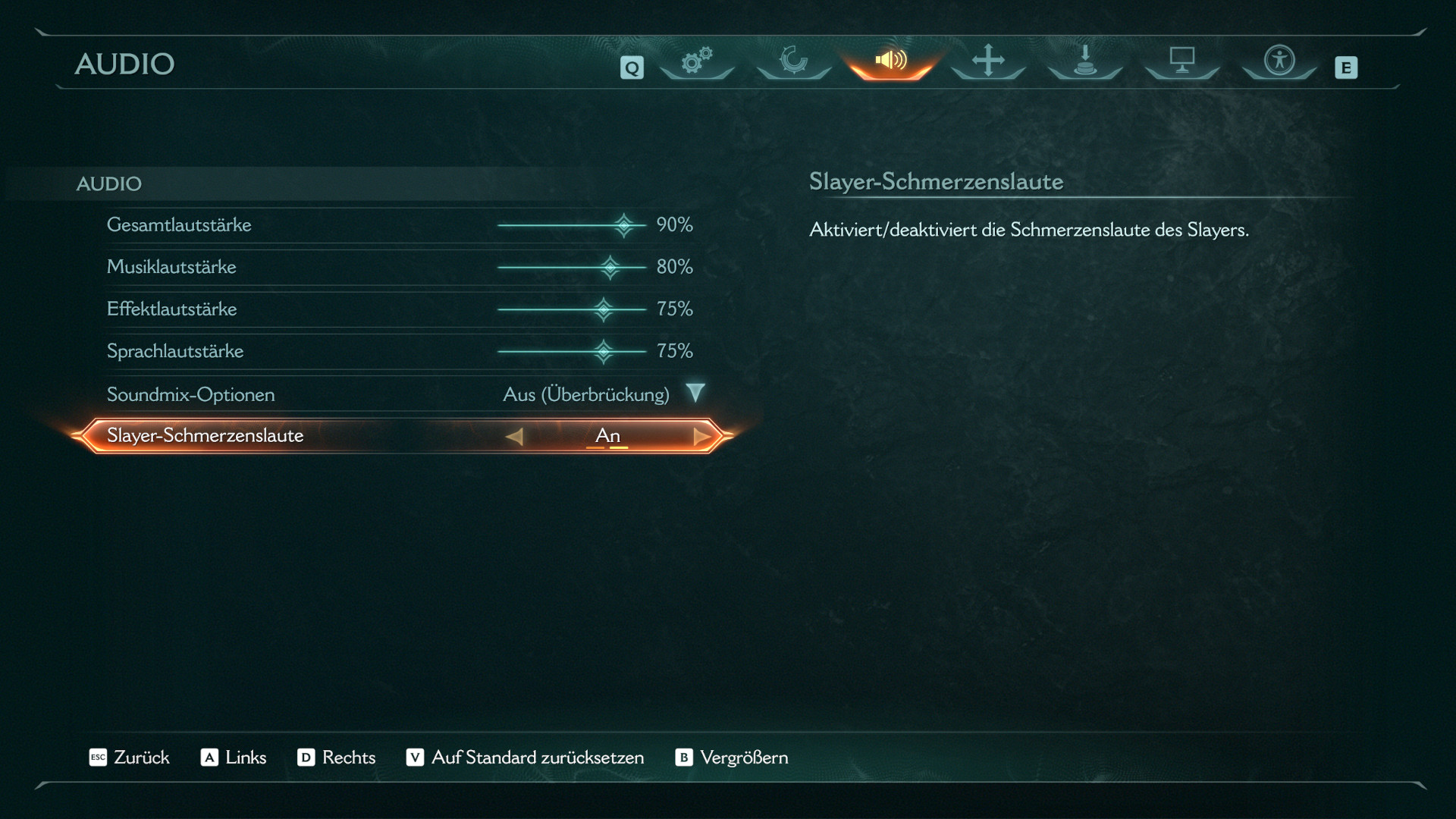This screenshot has width=1456, height=819.
Task: Go back with the Zurück button
Action: click(x=130, y=758)
